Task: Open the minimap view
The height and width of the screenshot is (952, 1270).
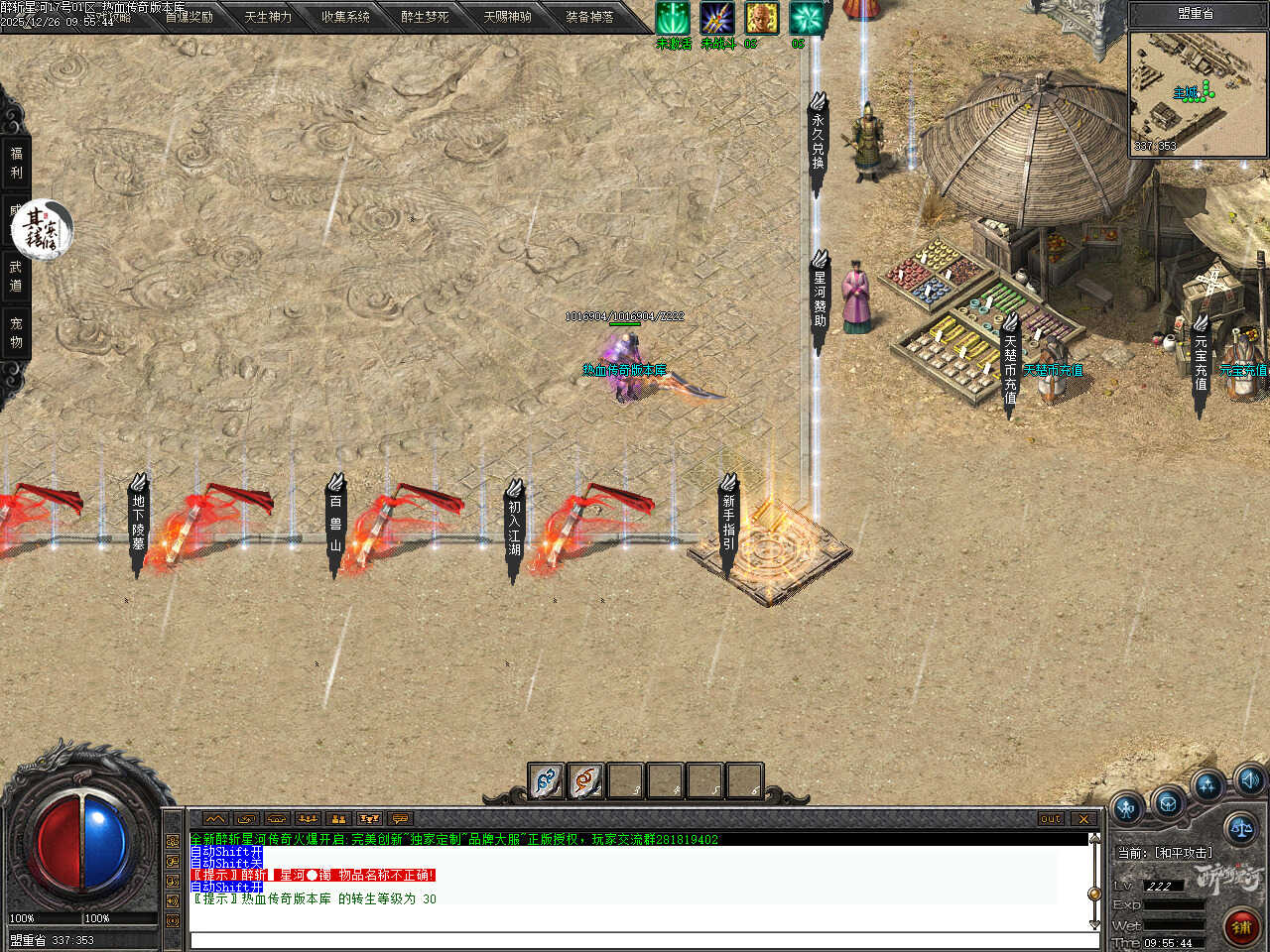Action: 1197,93
